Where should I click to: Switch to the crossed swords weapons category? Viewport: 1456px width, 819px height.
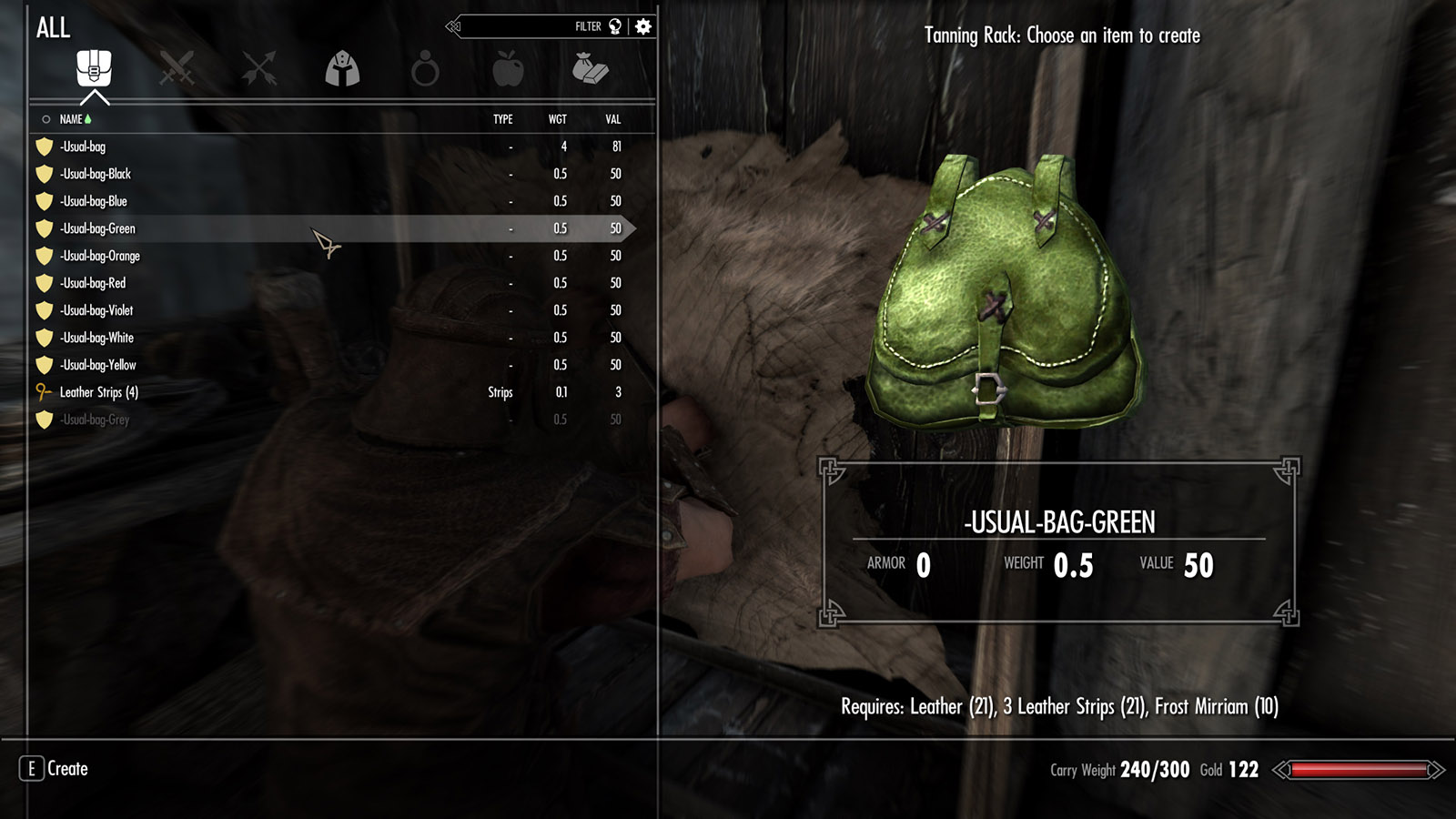177,68
